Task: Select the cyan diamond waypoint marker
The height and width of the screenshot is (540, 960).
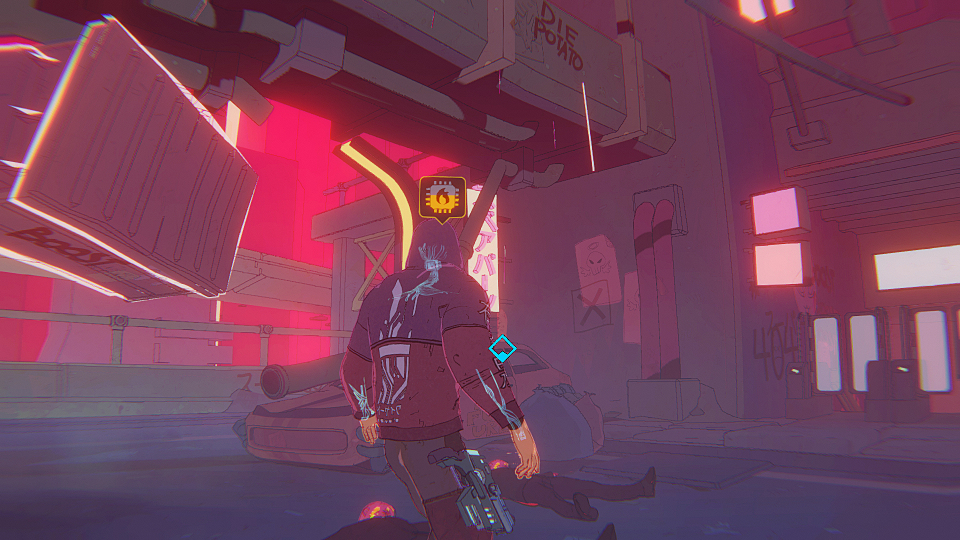Action: pos(502,349)
